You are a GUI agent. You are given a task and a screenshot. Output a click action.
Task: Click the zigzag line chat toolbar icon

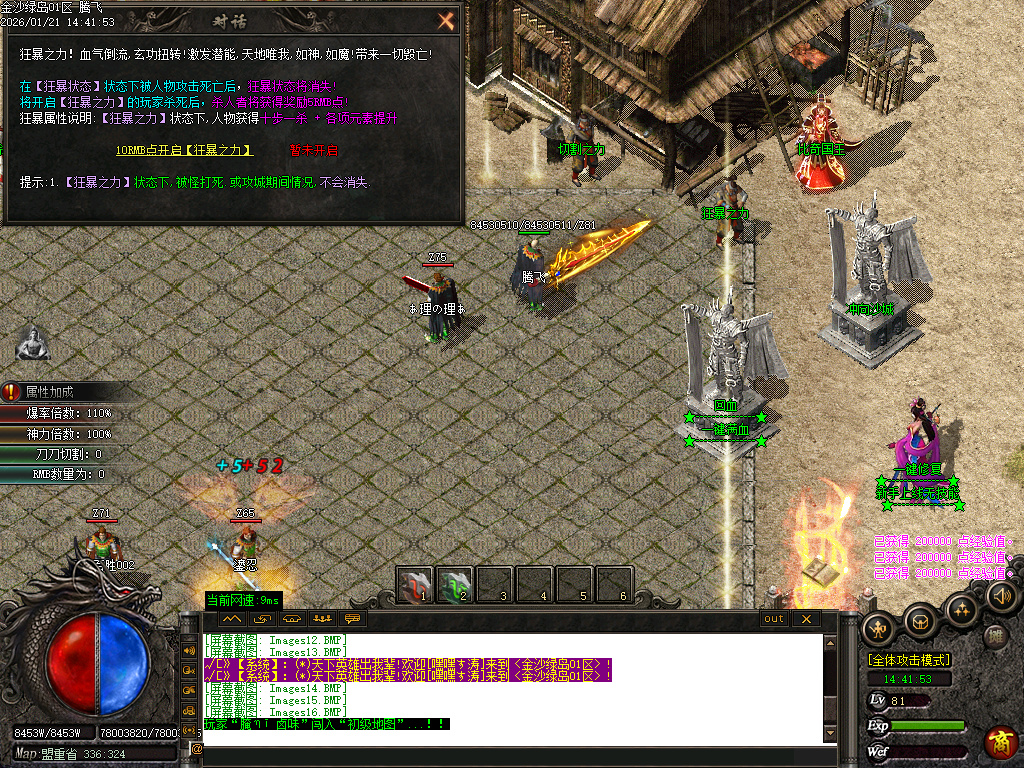(x=232, y=619)
